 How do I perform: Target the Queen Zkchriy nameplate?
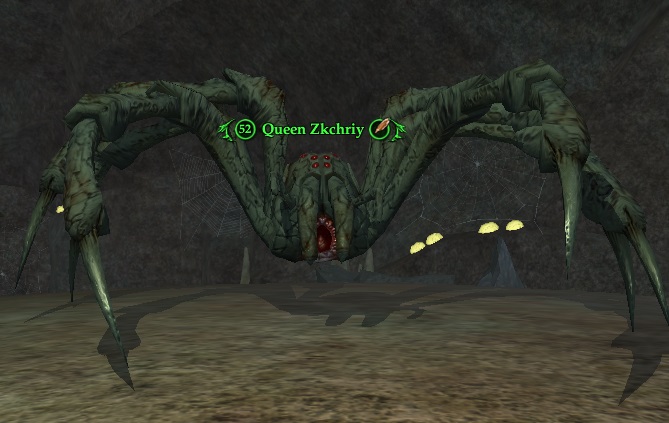coord(313,129)
